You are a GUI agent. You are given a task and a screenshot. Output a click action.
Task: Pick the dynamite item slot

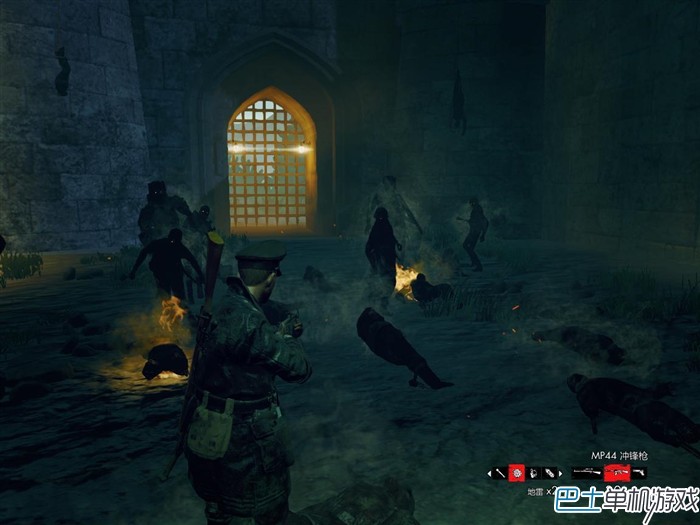click(x=550, y=473)
